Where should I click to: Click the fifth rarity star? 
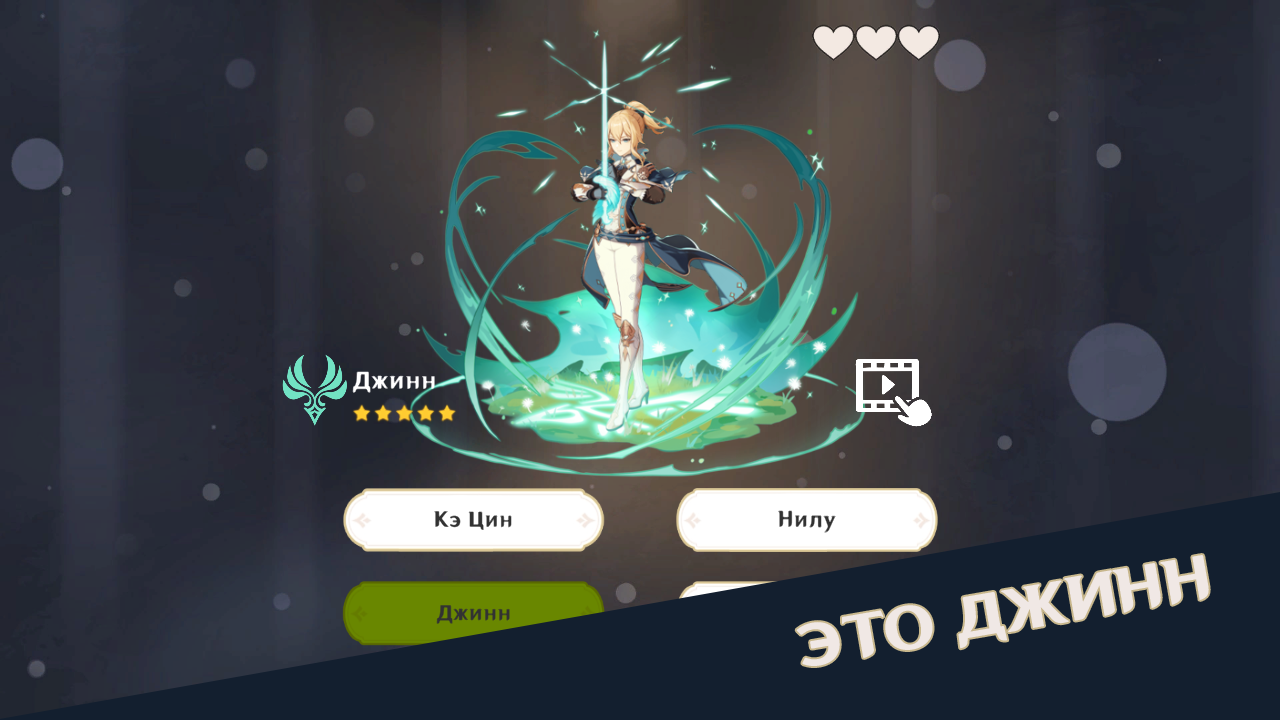[445, 412]
